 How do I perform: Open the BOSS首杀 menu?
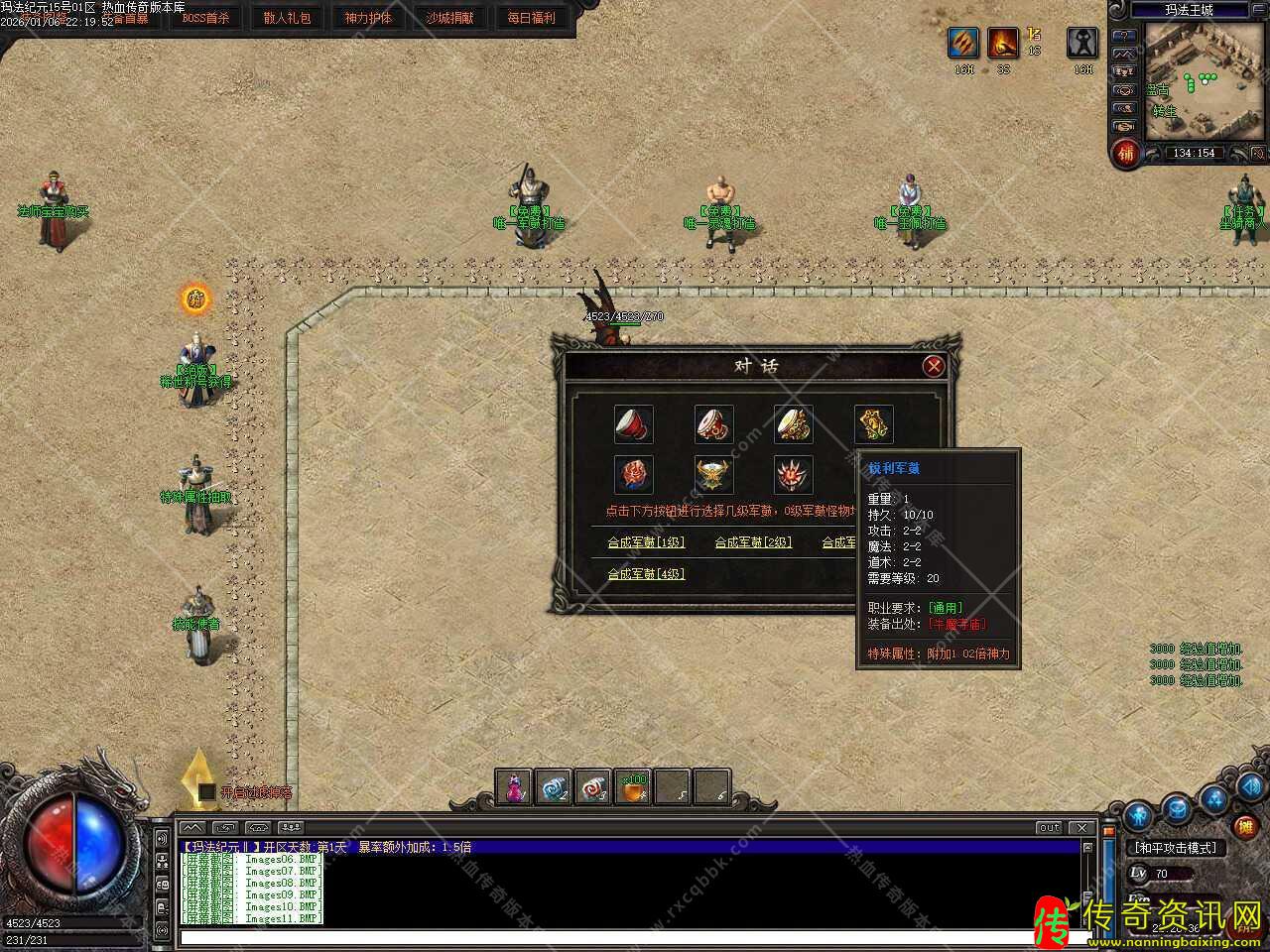click(x=205, y=18)
